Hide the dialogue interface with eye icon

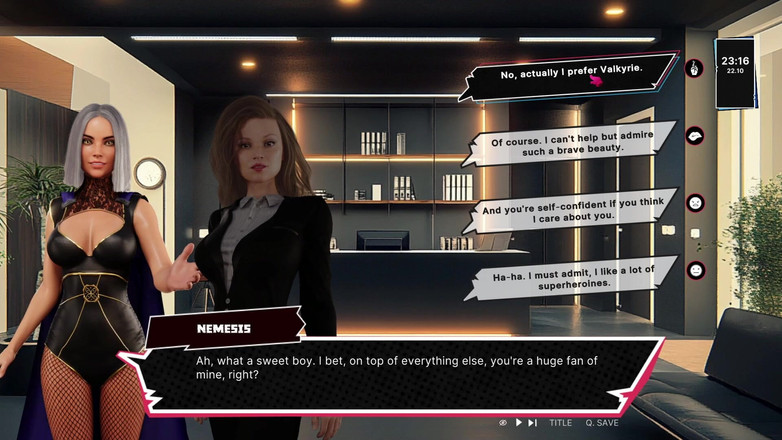(x=503, y=423)
